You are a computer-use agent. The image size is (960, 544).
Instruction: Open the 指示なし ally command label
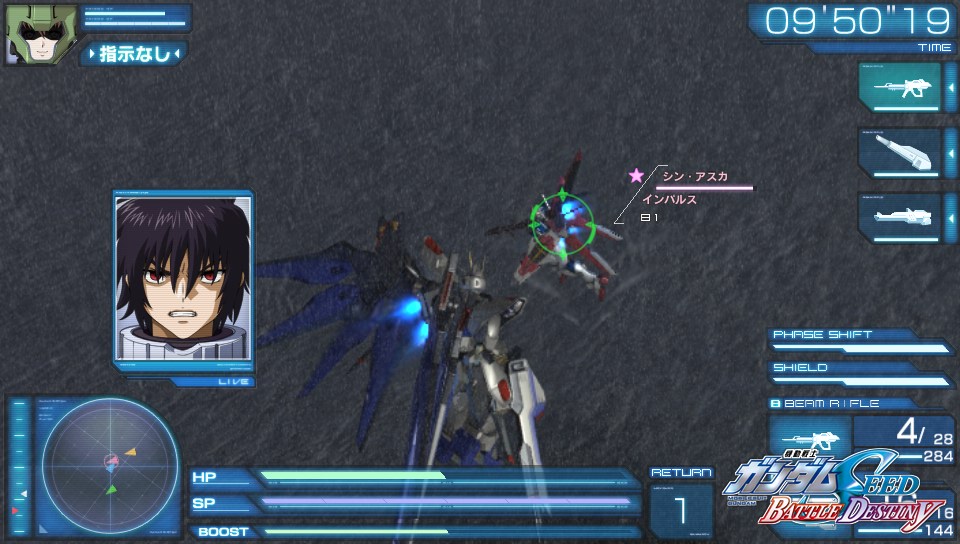[x=135, y=54]
